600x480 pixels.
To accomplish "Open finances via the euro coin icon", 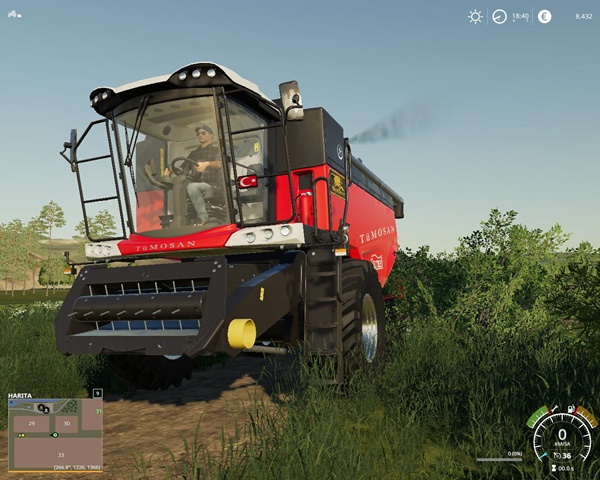I will coord(545,17).
